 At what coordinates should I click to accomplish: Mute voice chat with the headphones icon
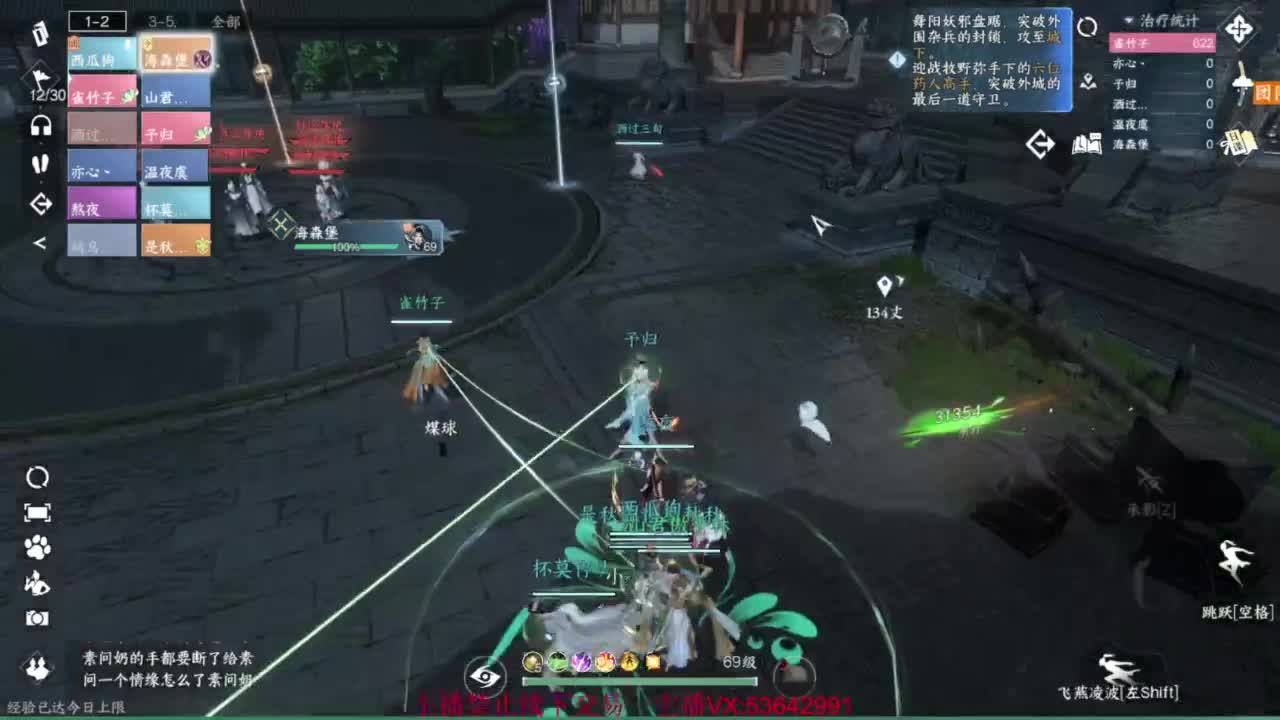40,125
